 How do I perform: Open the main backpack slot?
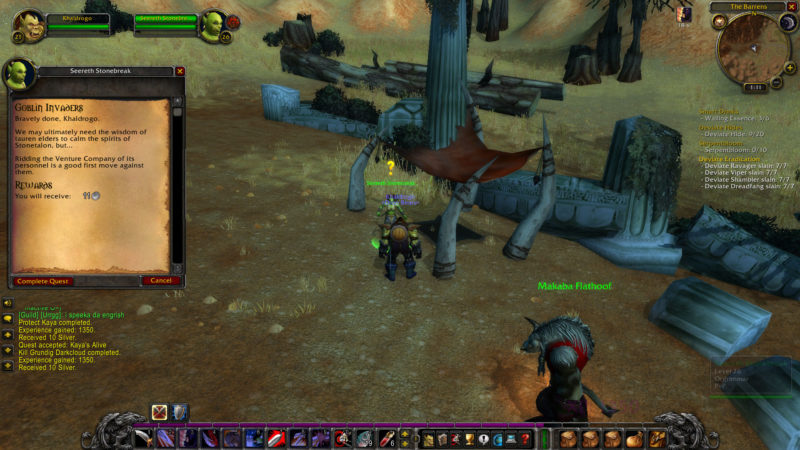tap(658, 439)
